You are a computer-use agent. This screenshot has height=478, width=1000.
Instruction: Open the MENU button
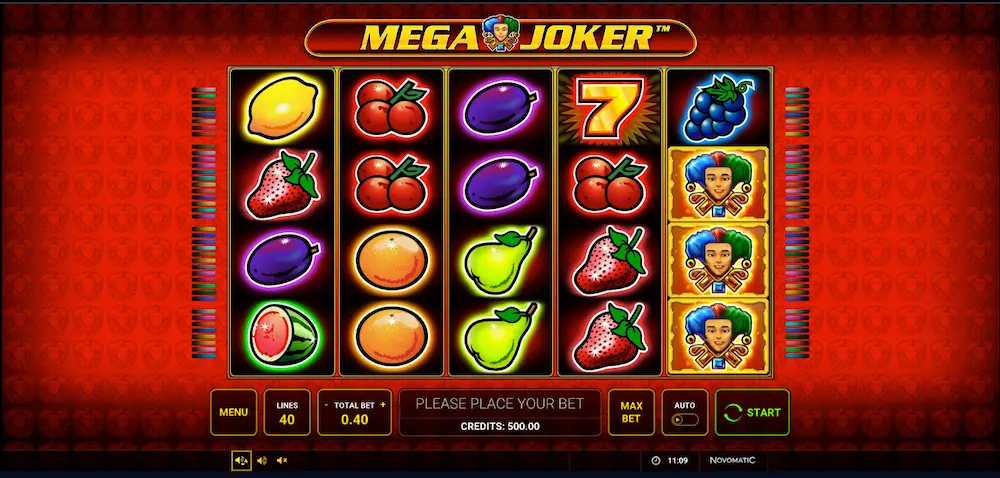233,412
